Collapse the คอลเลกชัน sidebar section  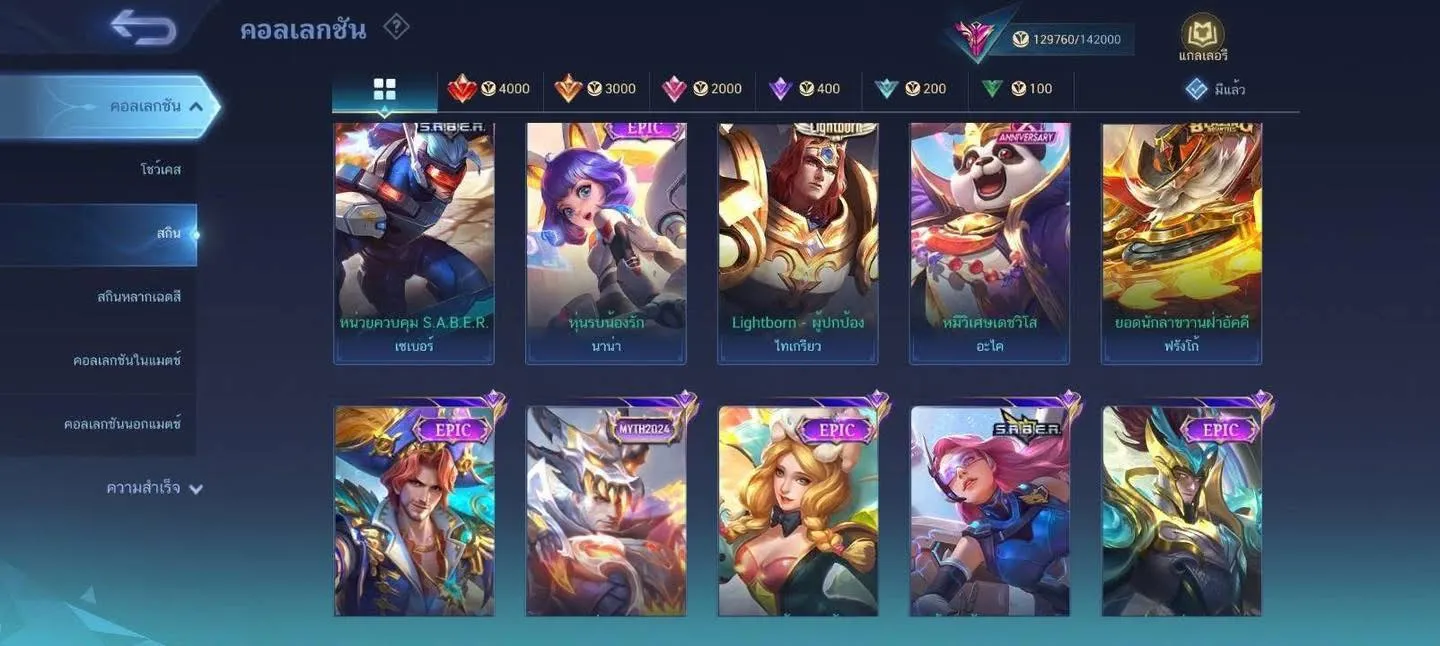click(196, 106)
